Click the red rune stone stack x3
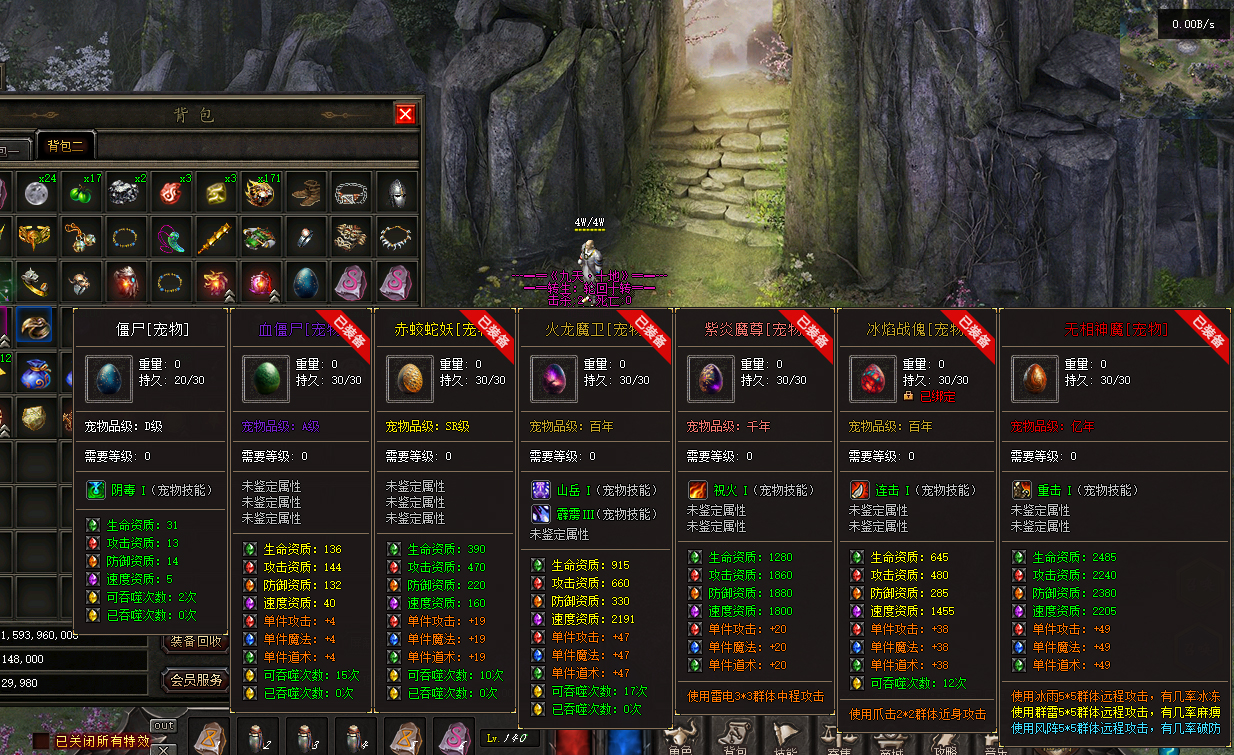This screenshot has height=755, width=1234. [169, 192]
